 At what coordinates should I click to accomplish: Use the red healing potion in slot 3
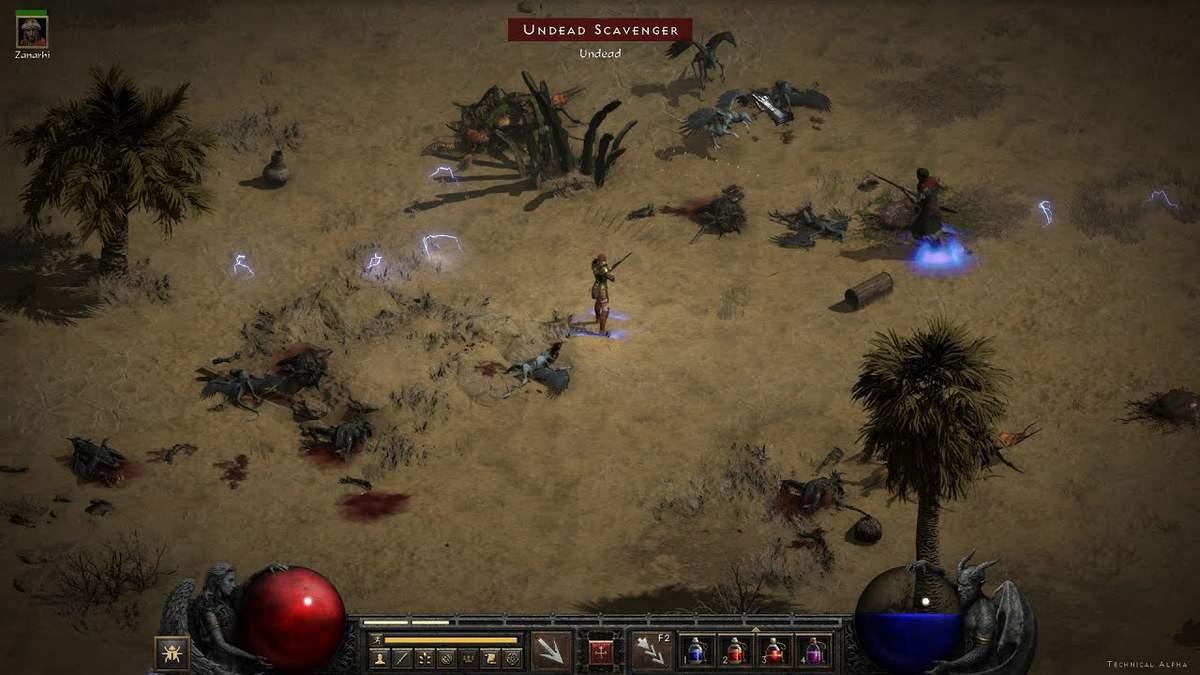pyautogui.click(x=774, y=651)
